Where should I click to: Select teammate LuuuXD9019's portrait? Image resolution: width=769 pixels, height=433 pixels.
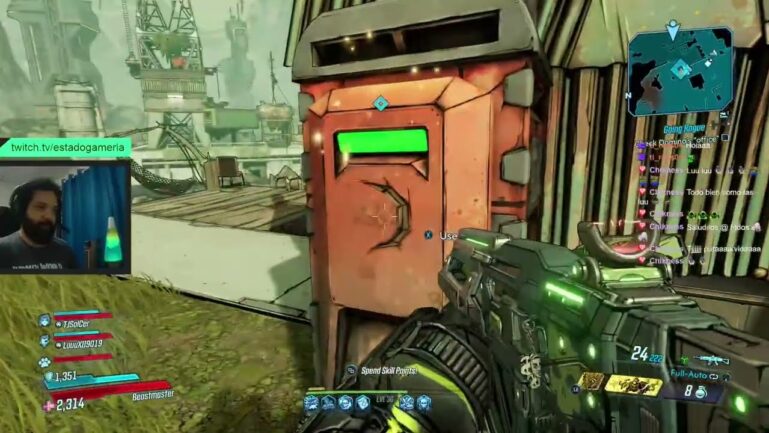[45, 341]
